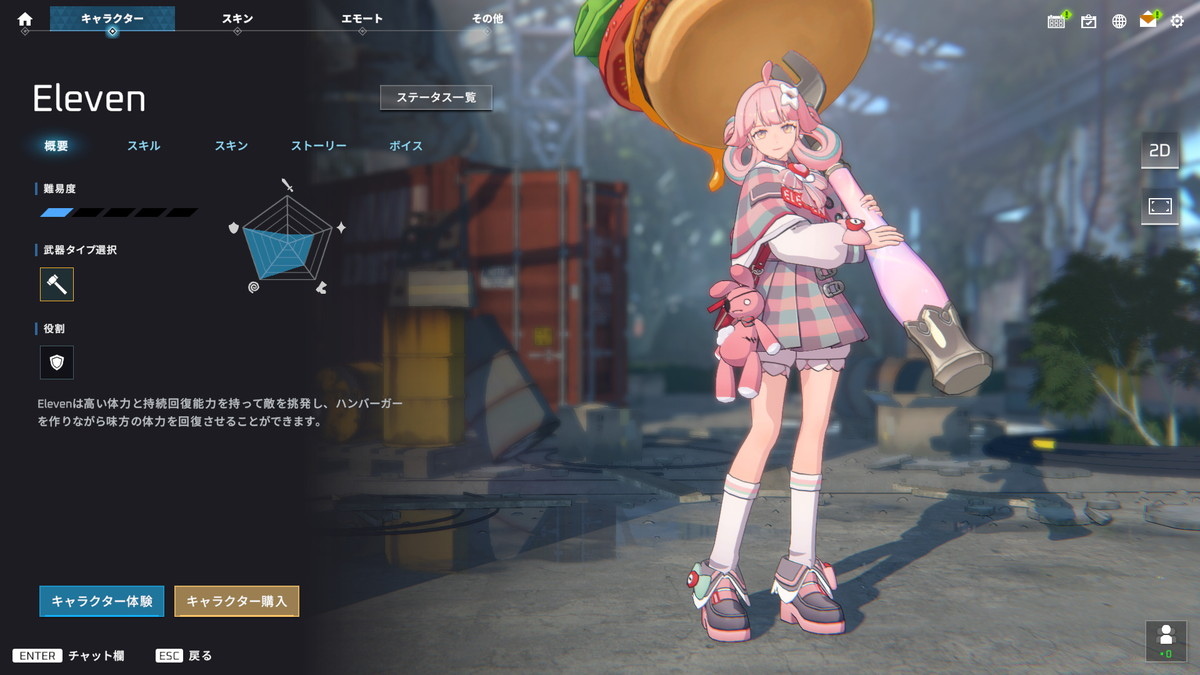View the ボイス sub-tab
Image resolution: width=1200 pixels, height=675 pixels.
[x=406, y=146]
